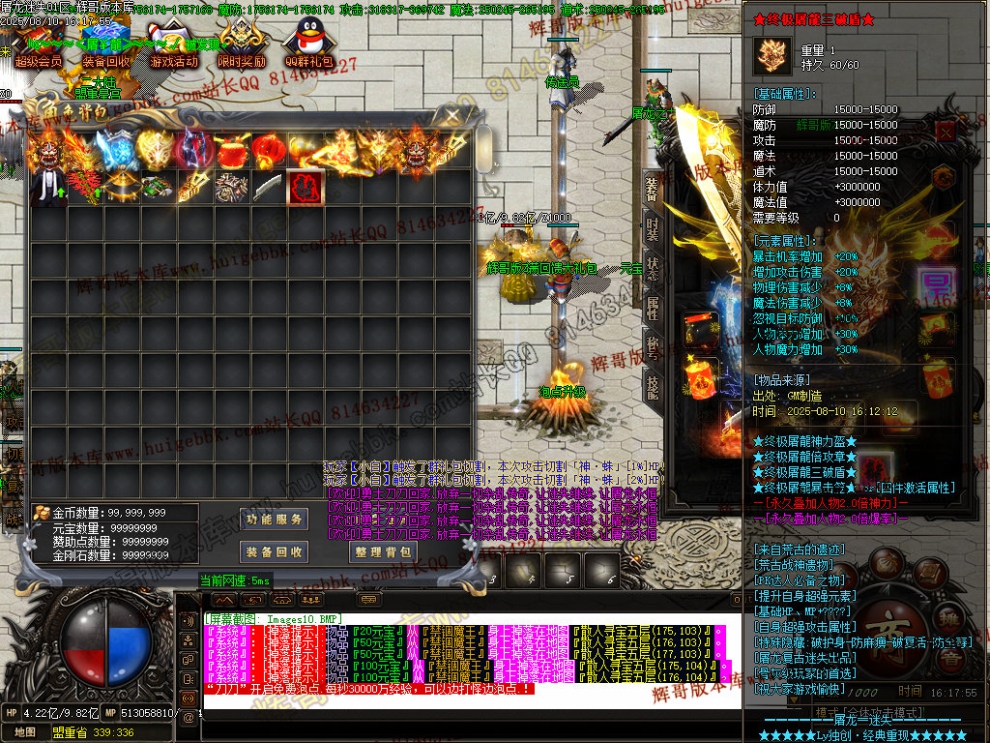Select the red war drum item
The height and width of the screenshot is (743, 990).
pos(233,151)
